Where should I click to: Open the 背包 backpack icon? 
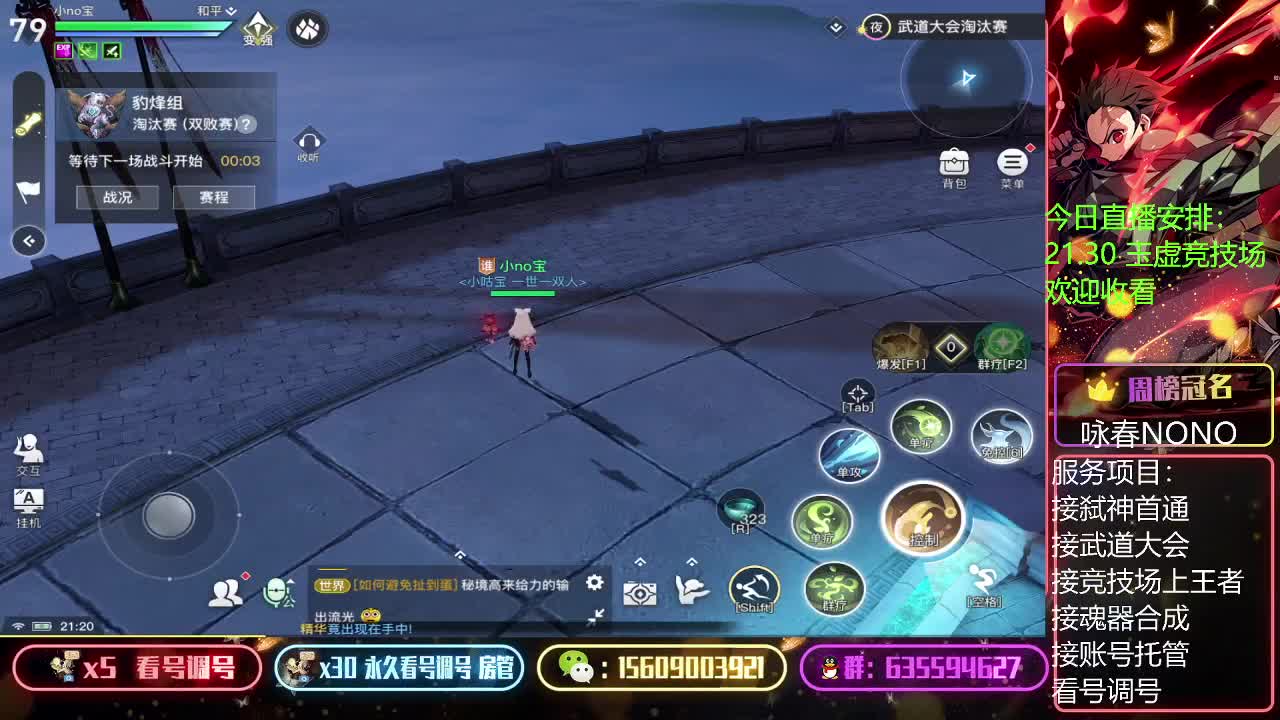[954, 160]
